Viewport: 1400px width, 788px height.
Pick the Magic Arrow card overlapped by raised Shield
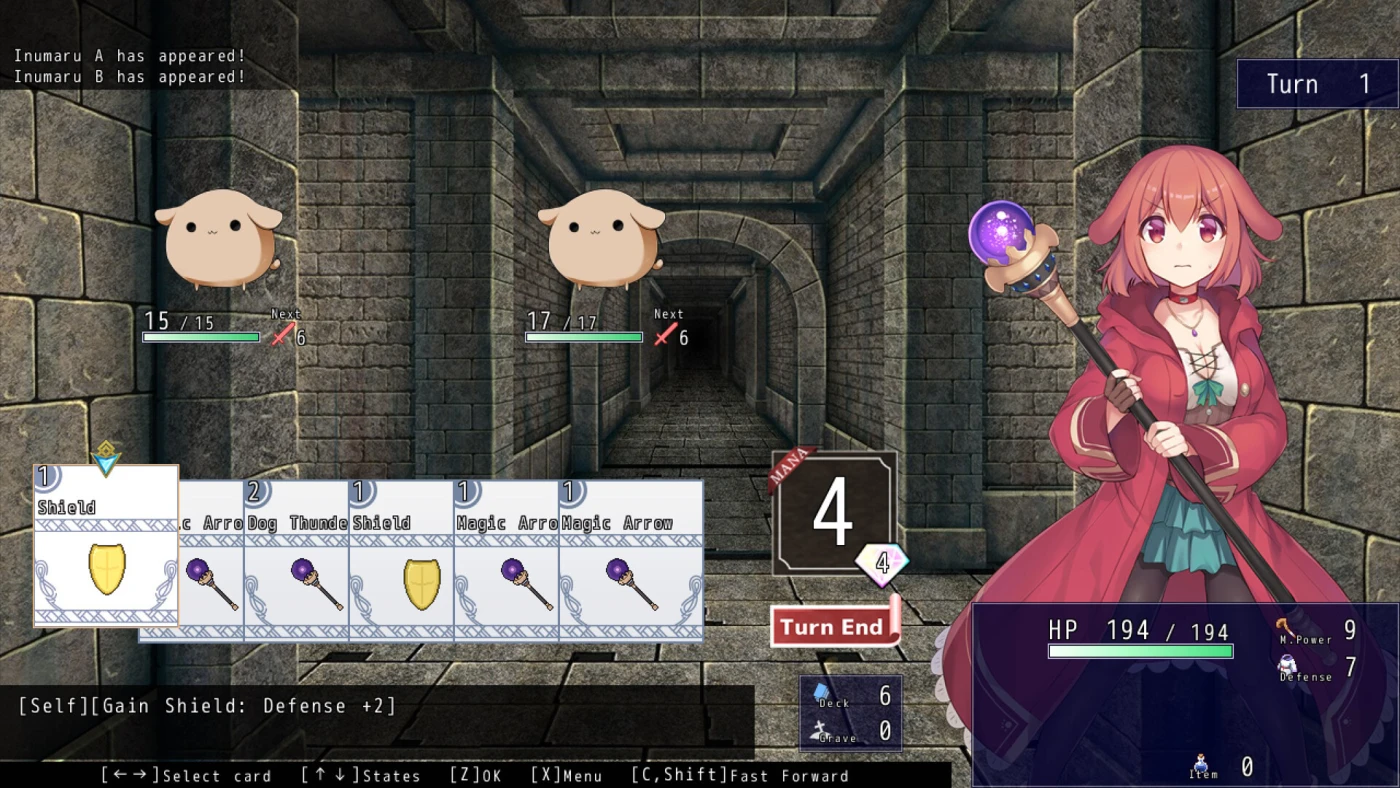pos(211,570)
